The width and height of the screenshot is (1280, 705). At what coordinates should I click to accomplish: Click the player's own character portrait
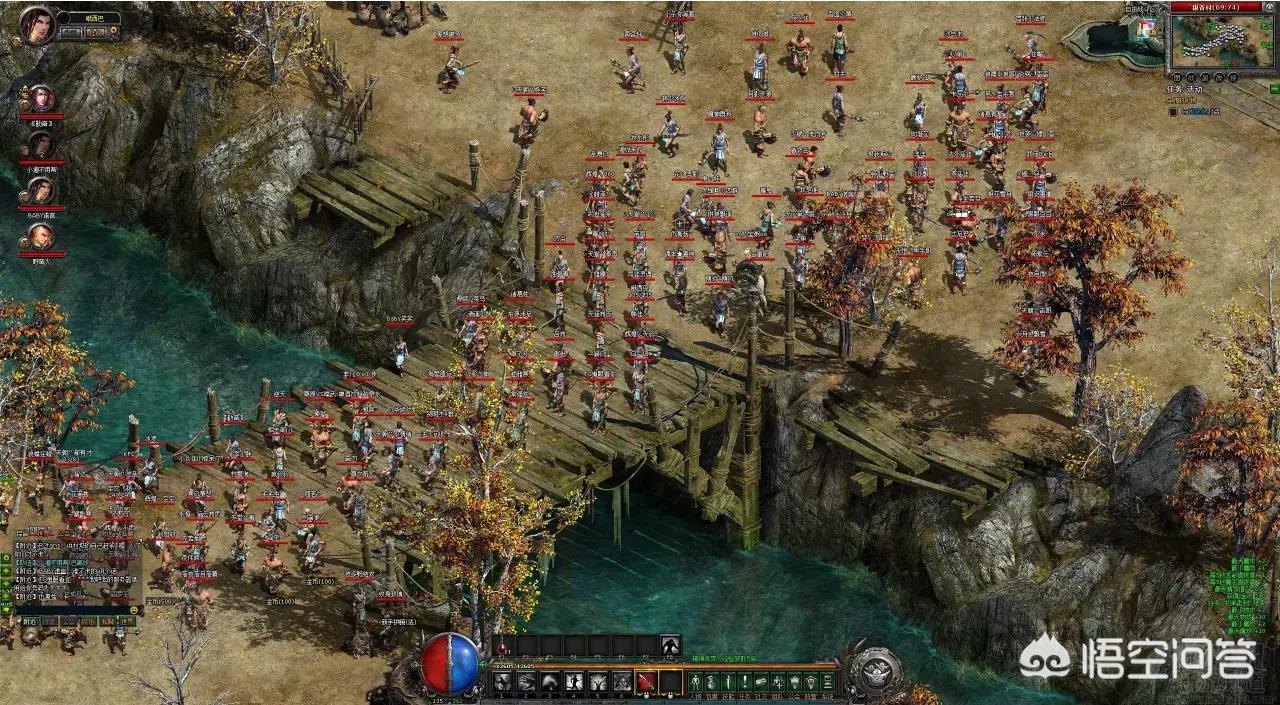[x=38, y=25]
